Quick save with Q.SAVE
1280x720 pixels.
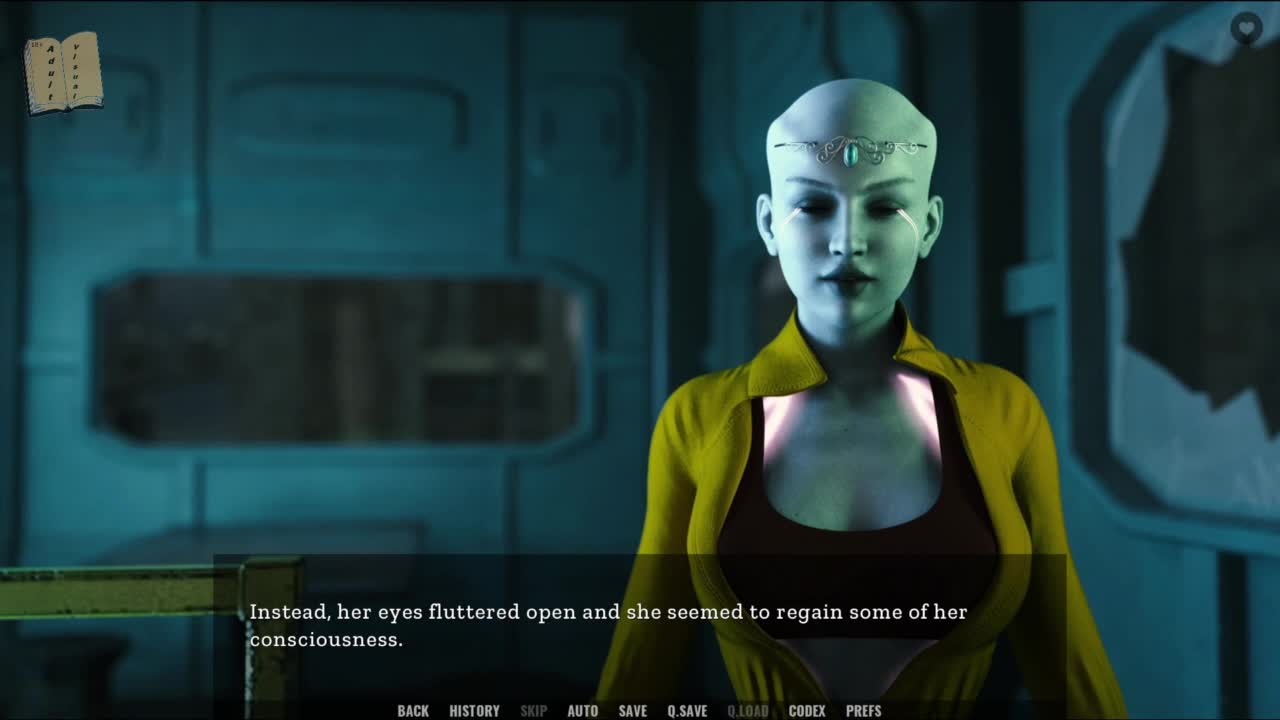pos(687,711)
